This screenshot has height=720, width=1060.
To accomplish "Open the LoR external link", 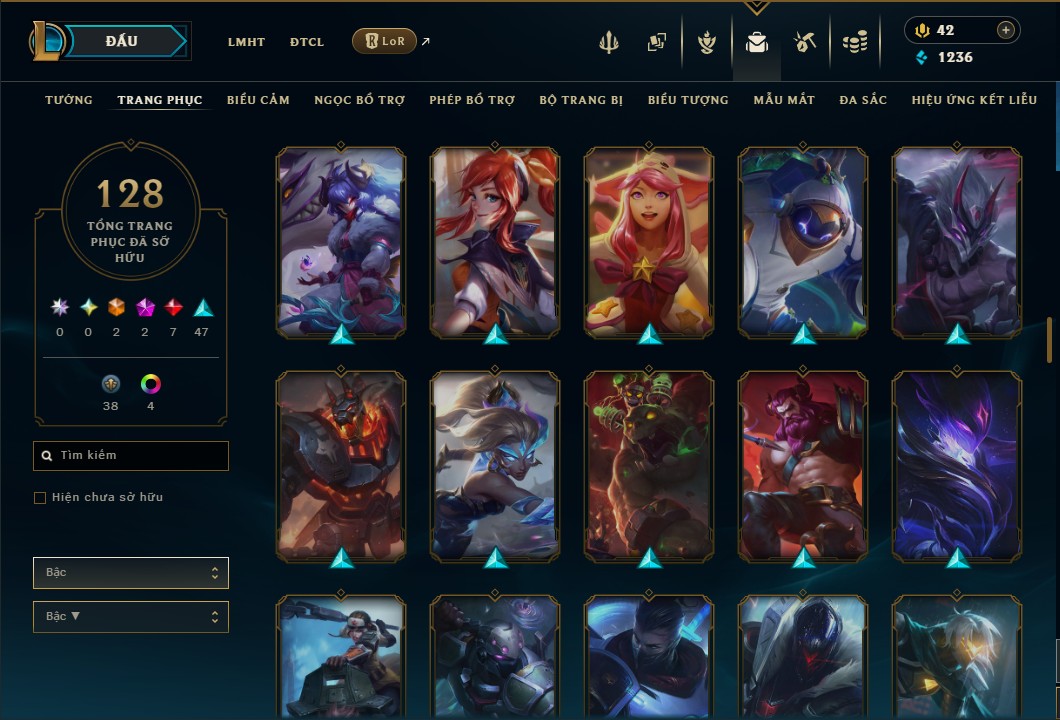I will point(385,41).
